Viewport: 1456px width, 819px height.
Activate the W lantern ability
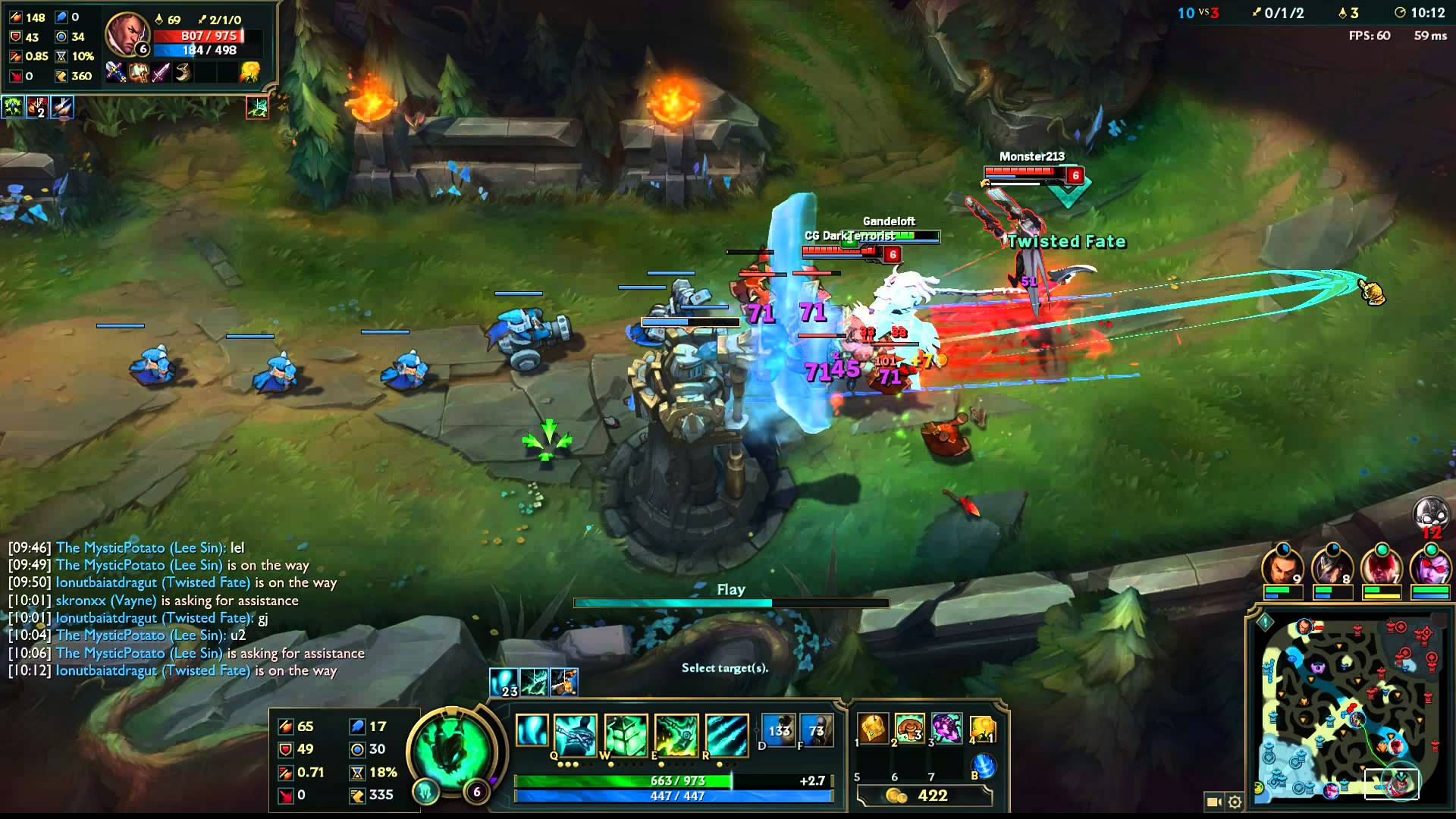point(626,733)
